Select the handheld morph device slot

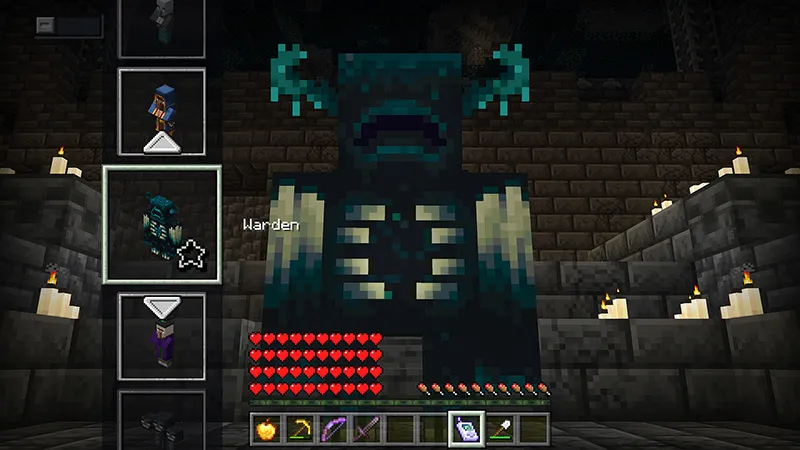467,429
